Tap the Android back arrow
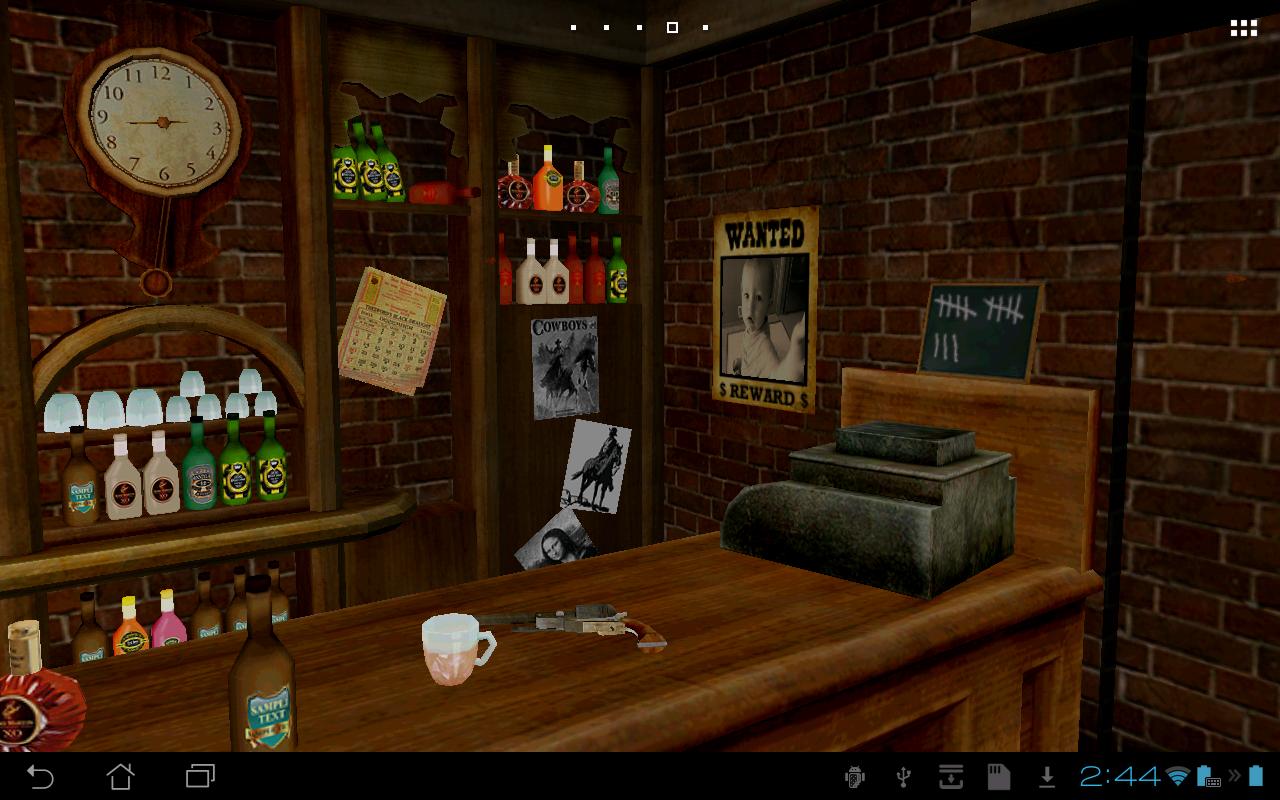The width and height of the screenshot is (1280, 800). (40, 776)
